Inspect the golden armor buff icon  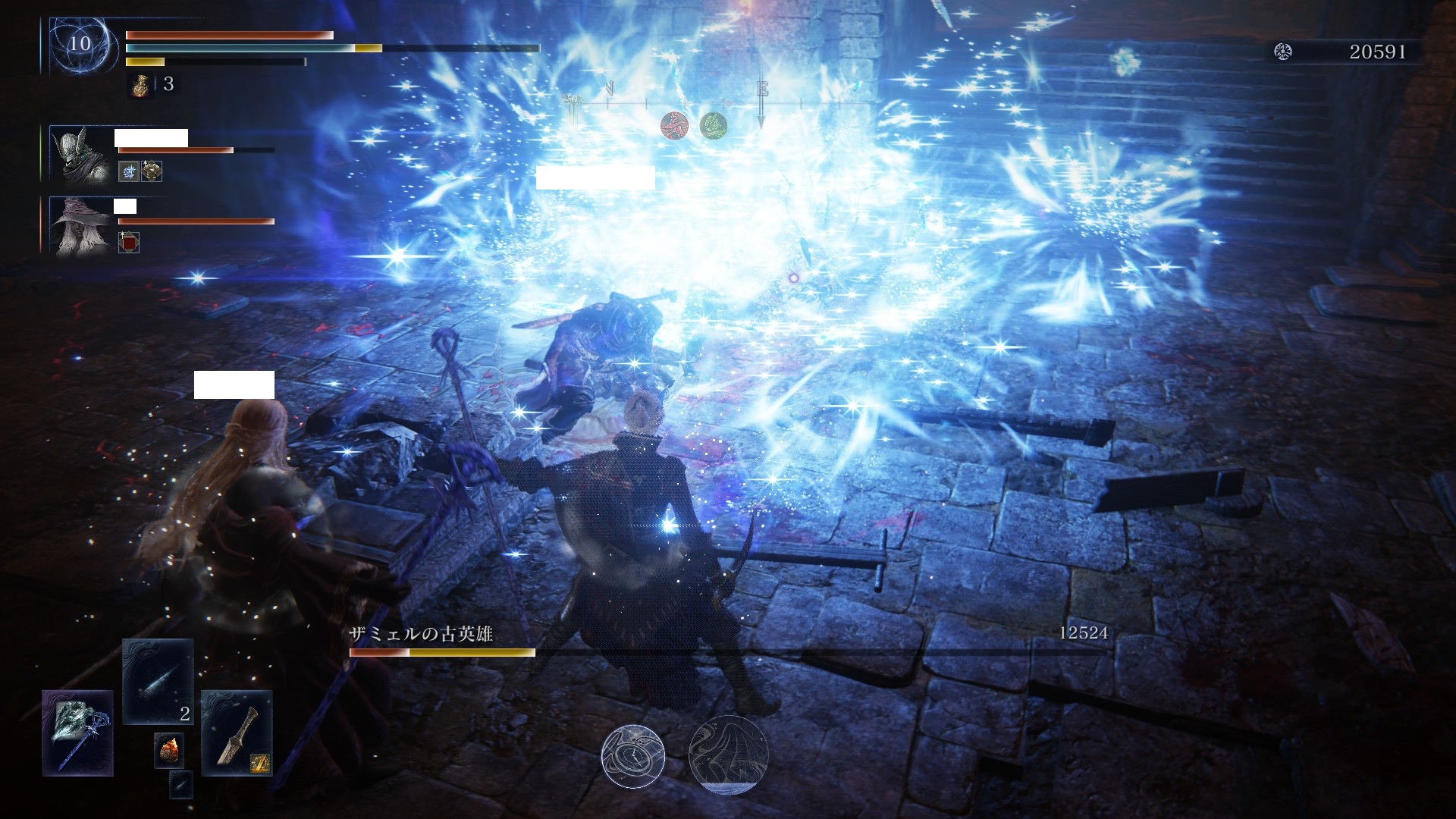click(x=152, y=171)
